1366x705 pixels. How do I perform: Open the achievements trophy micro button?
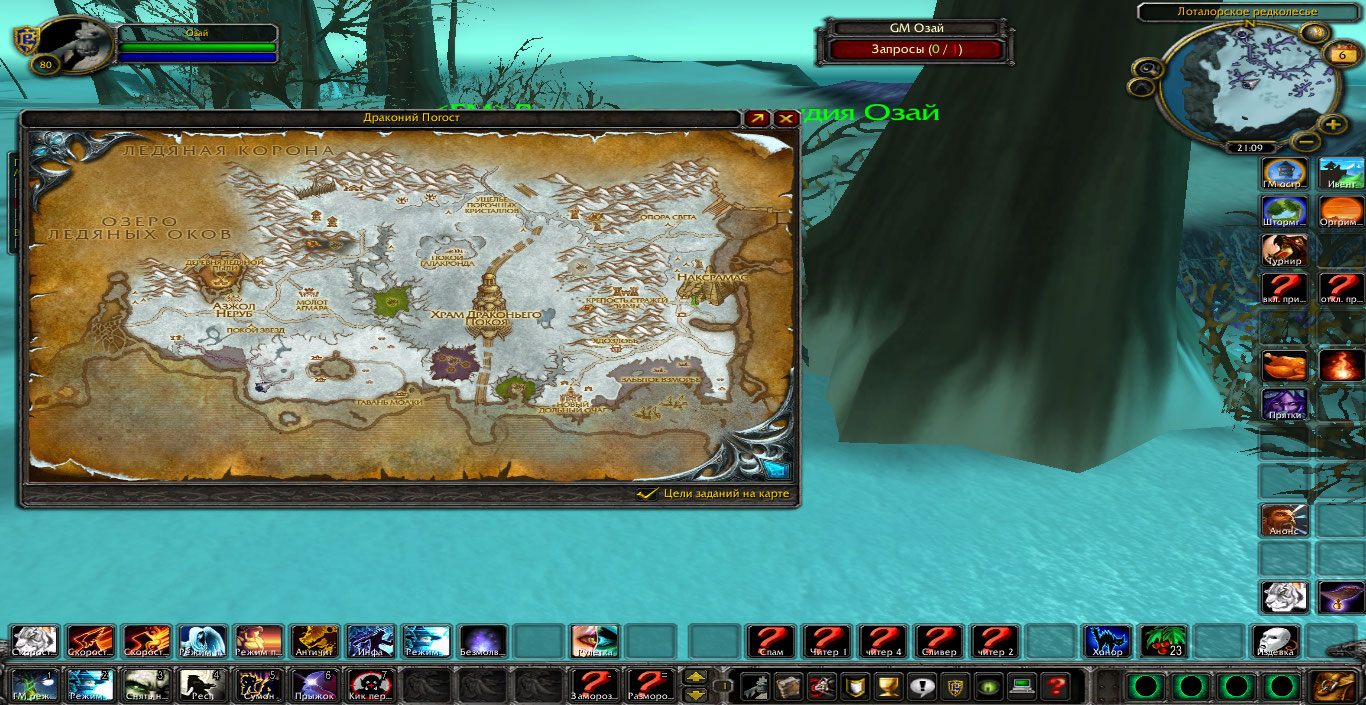click(x=886, y=686)
